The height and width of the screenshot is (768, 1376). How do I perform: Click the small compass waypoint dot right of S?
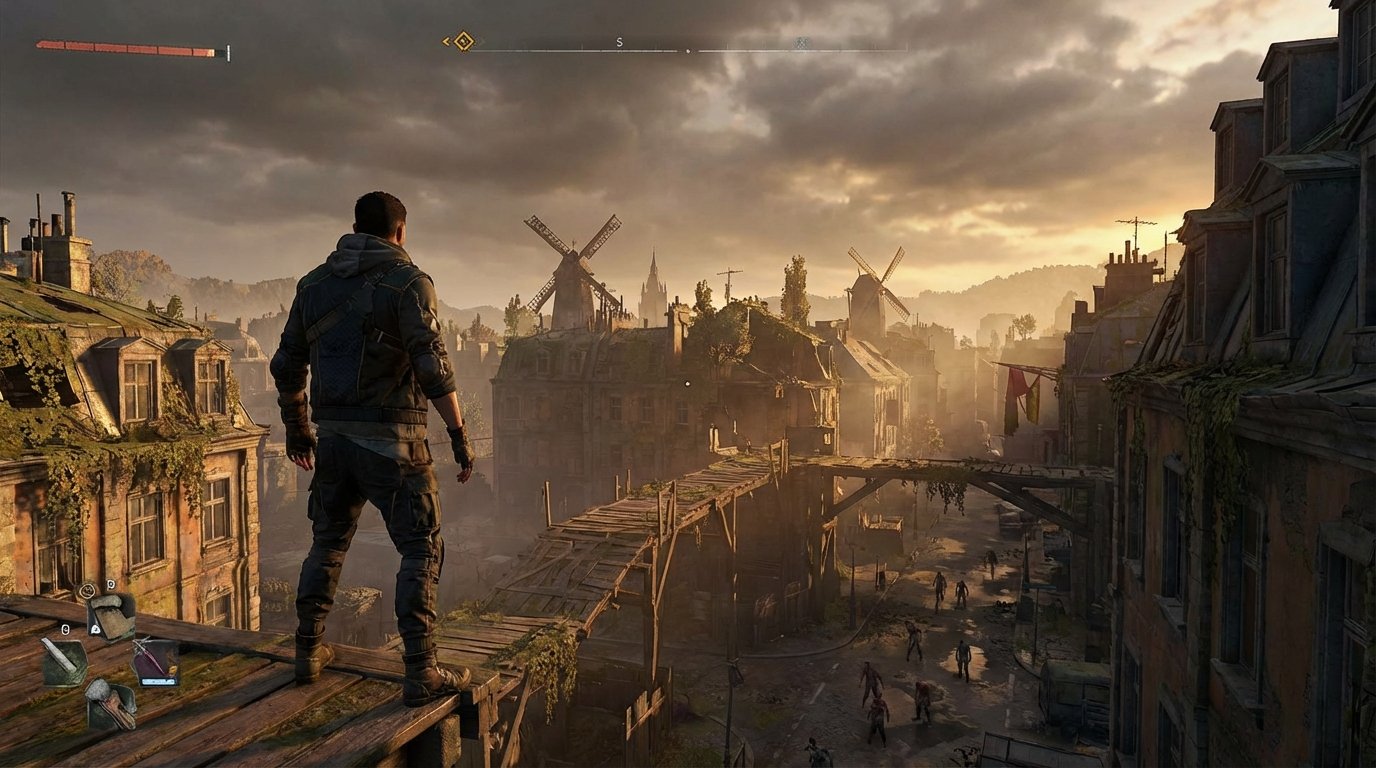(x=689, y=49)
